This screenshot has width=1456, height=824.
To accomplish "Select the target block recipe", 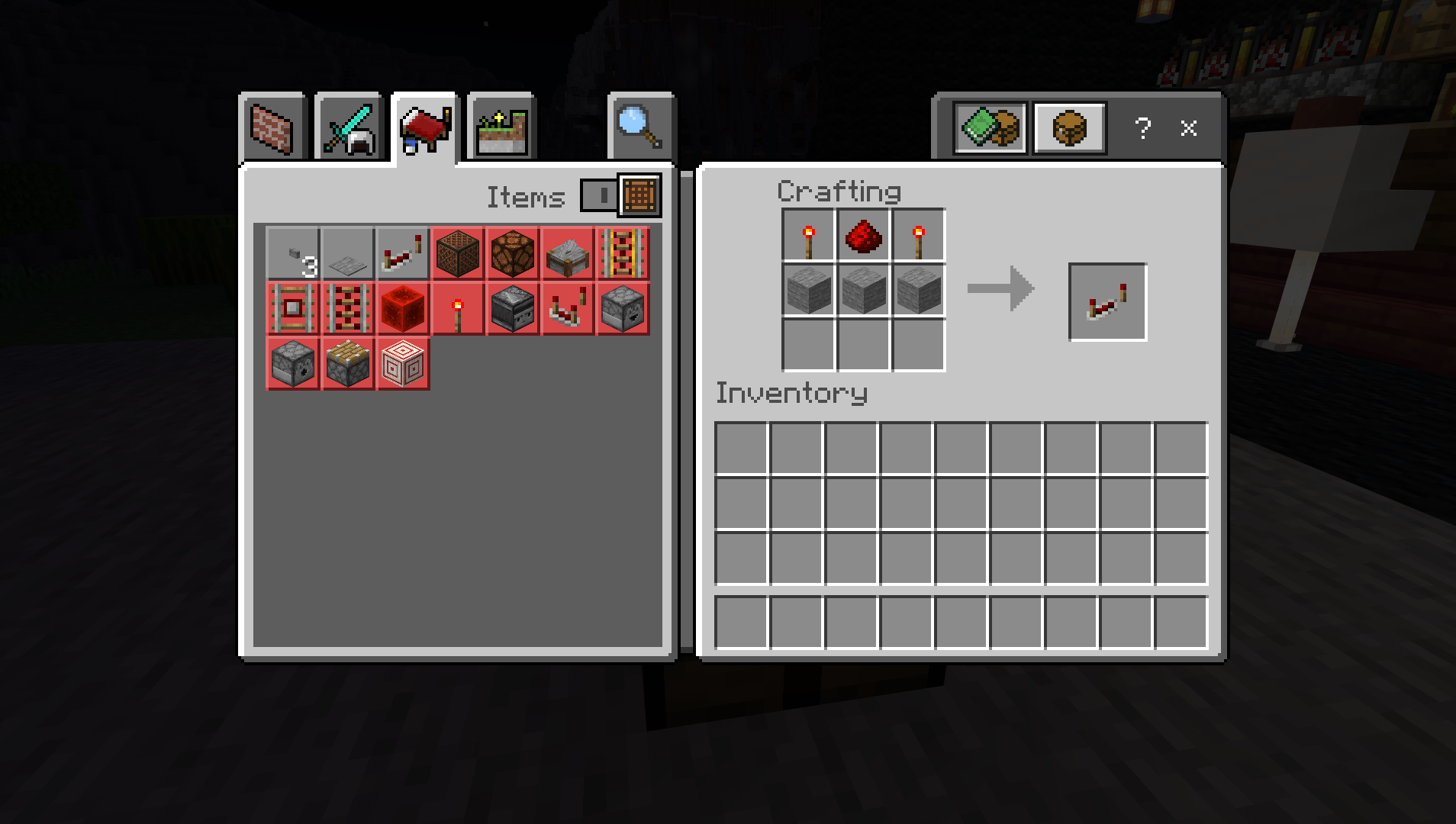I will (x=403, y=364).
